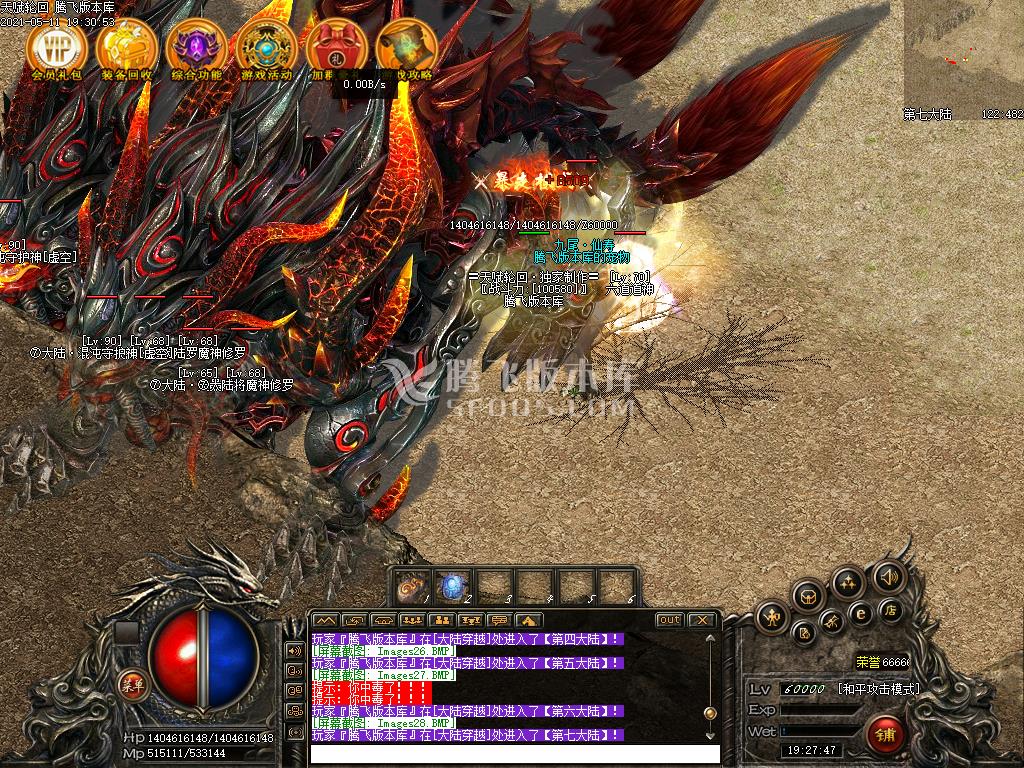Open the skills sparkle icon button
The height and width of the screenshot is (768, 1024).
click(848, 583)
